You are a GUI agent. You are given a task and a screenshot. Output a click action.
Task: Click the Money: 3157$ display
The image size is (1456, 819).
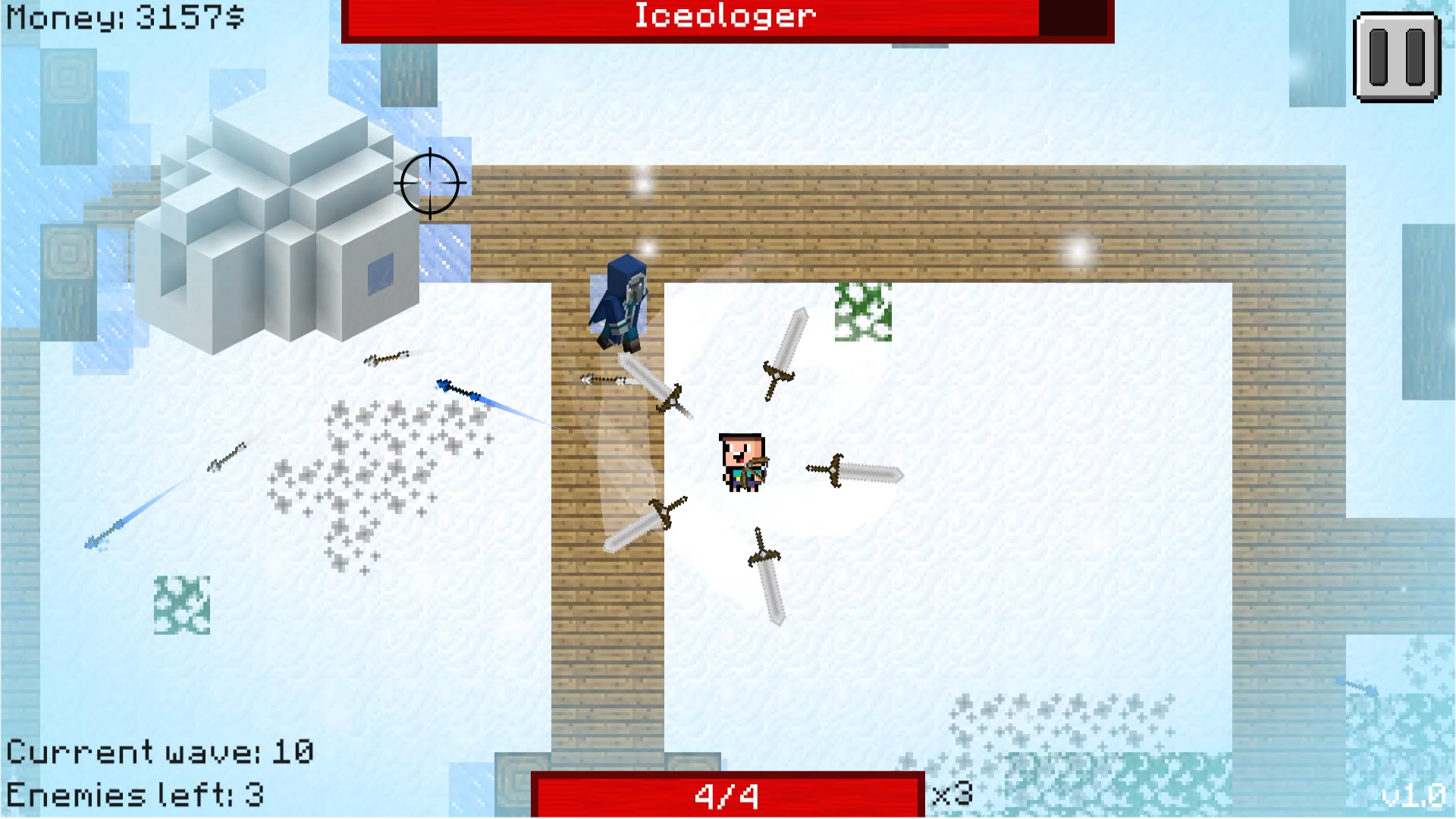[x=121, y=17]
